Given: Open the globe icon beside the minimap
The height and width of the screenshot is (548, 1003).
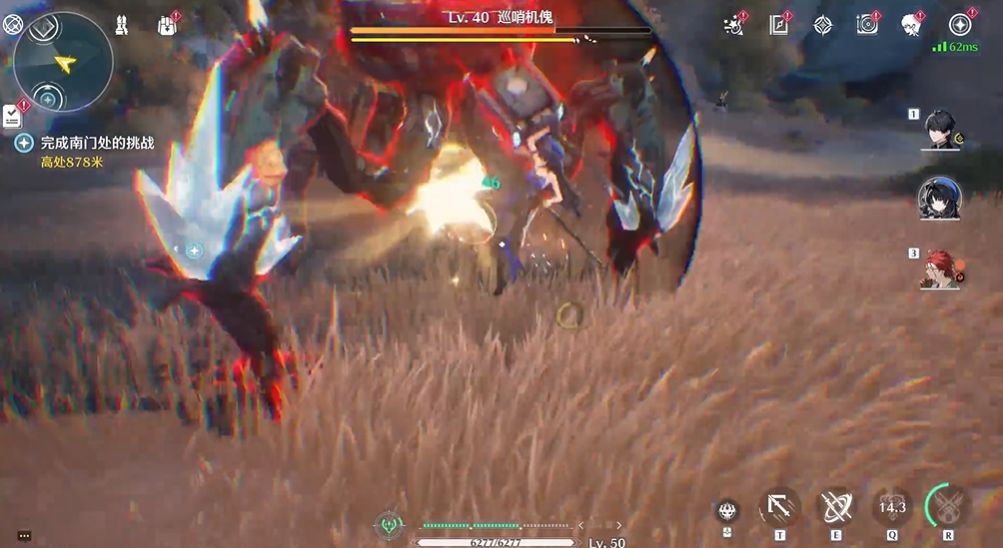Looking at the screenshot, I should tap(12, 25).
